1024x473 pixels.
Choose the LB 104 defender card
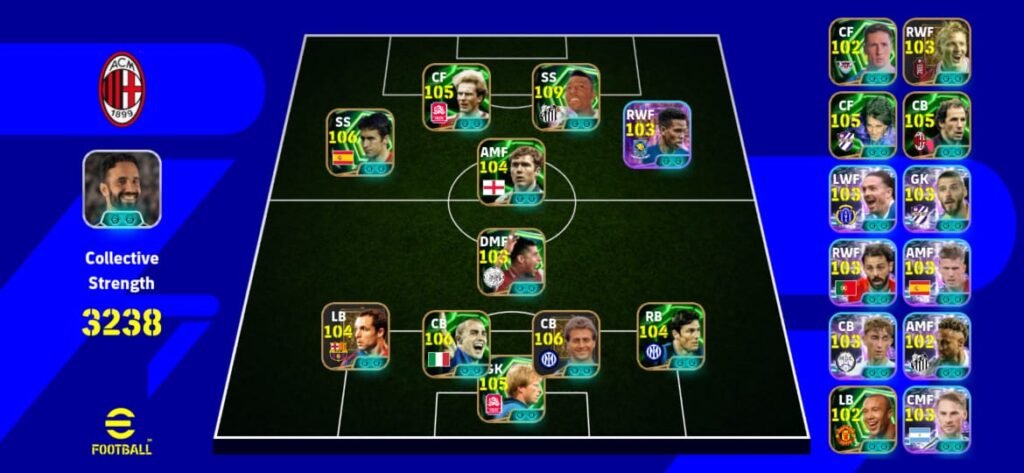(x=355, y=337)
